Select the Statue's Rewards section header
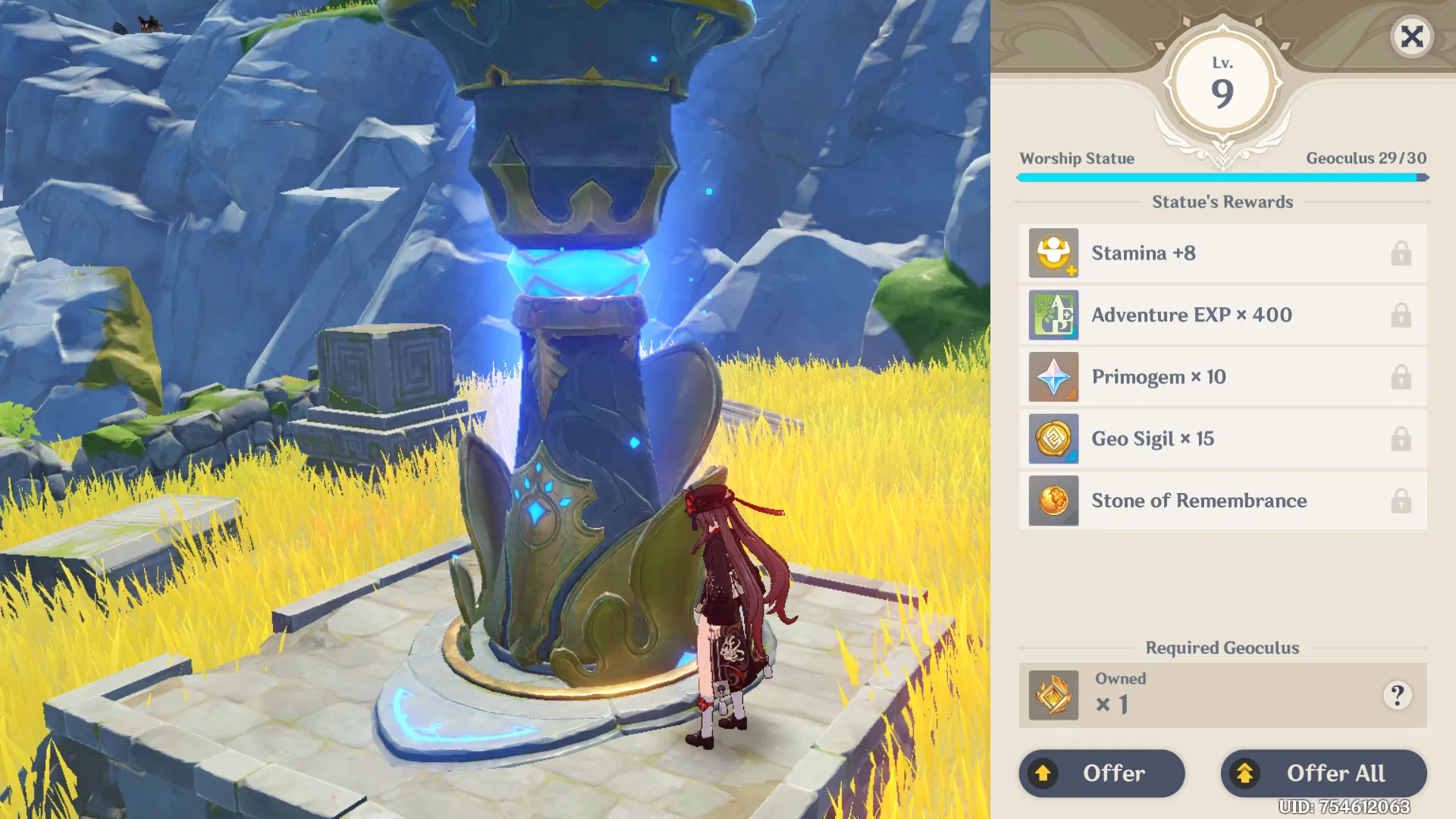Screen dimensions: 1456x819 point(1222,202)
